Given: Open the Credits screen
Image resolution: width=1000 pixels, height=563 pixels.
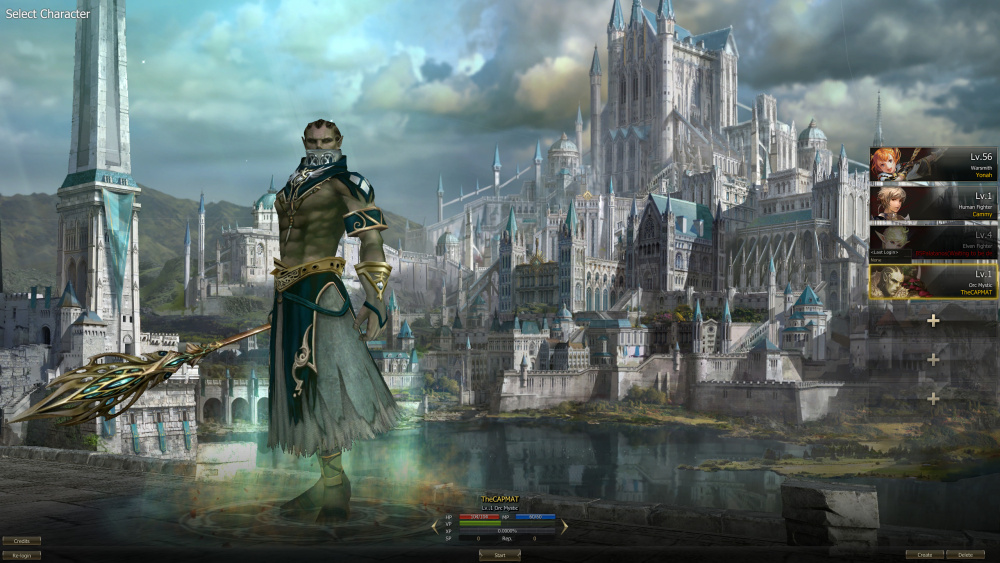Looking at the screenshot, I should click(21, 541).
